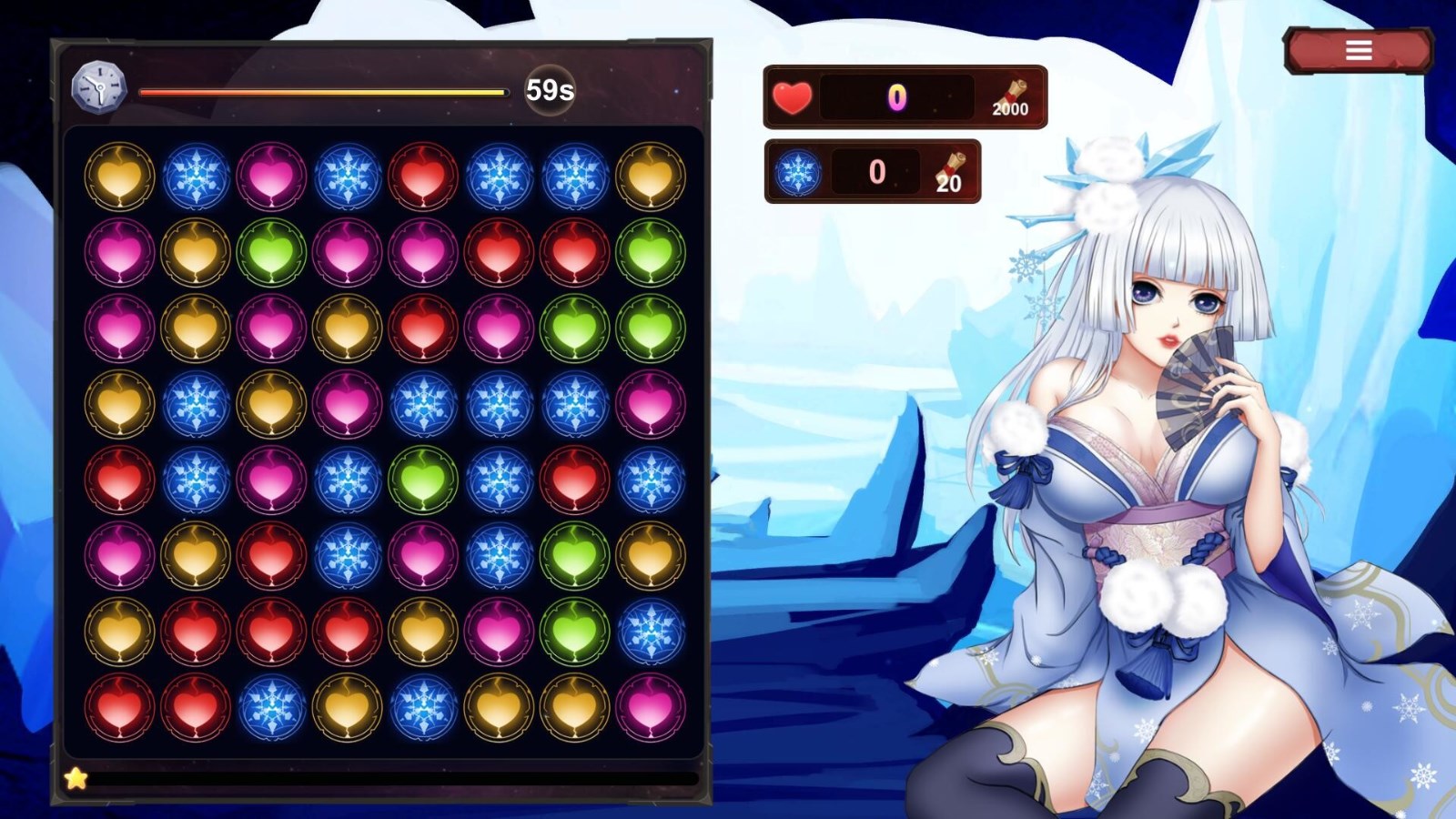
Task: Click the scroll icon next to 20
Action: point(951,167)
